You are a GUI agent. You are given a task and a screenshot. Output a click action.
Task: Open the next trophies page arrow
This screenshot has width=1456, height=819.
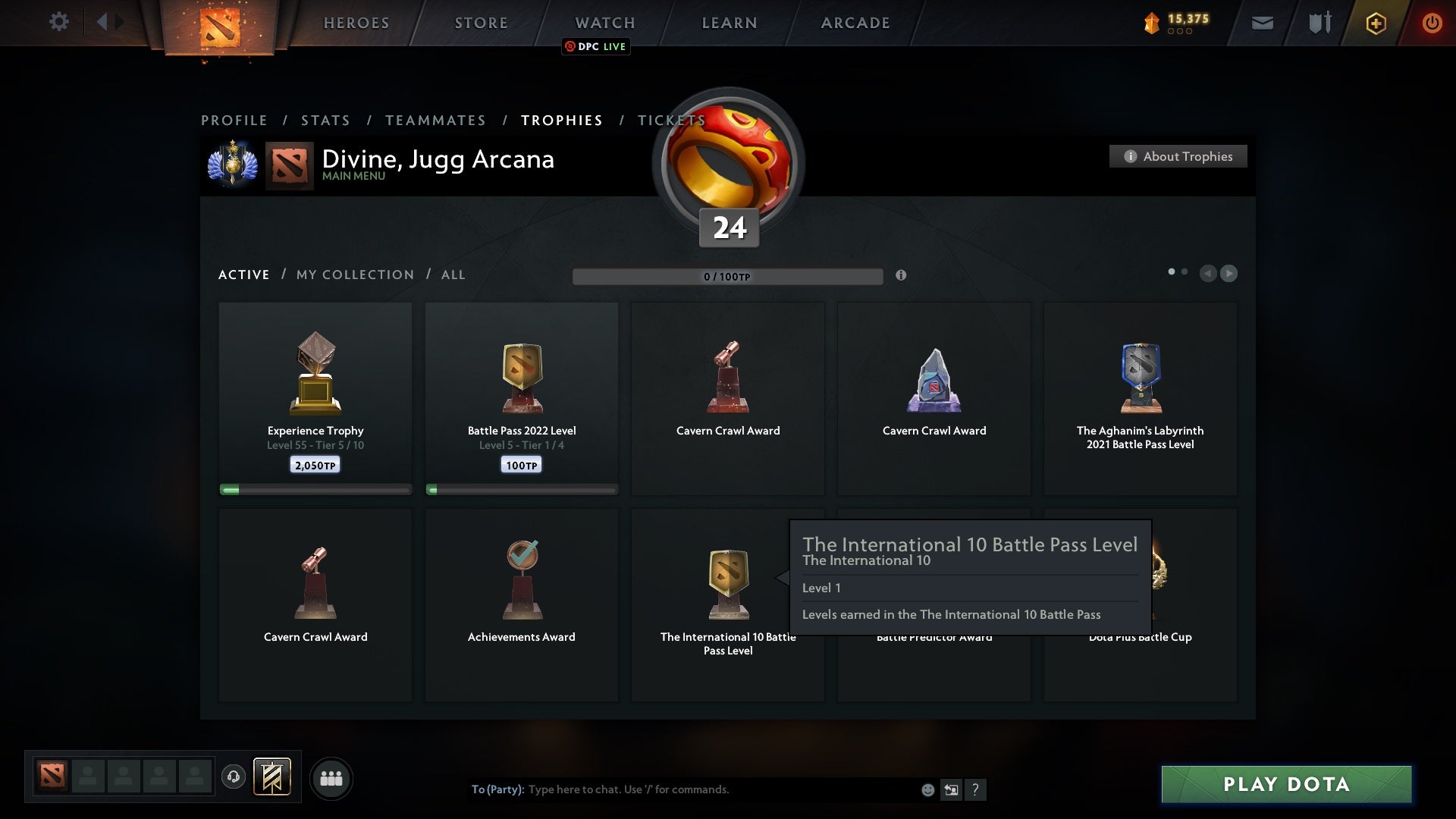point(1228,274)
